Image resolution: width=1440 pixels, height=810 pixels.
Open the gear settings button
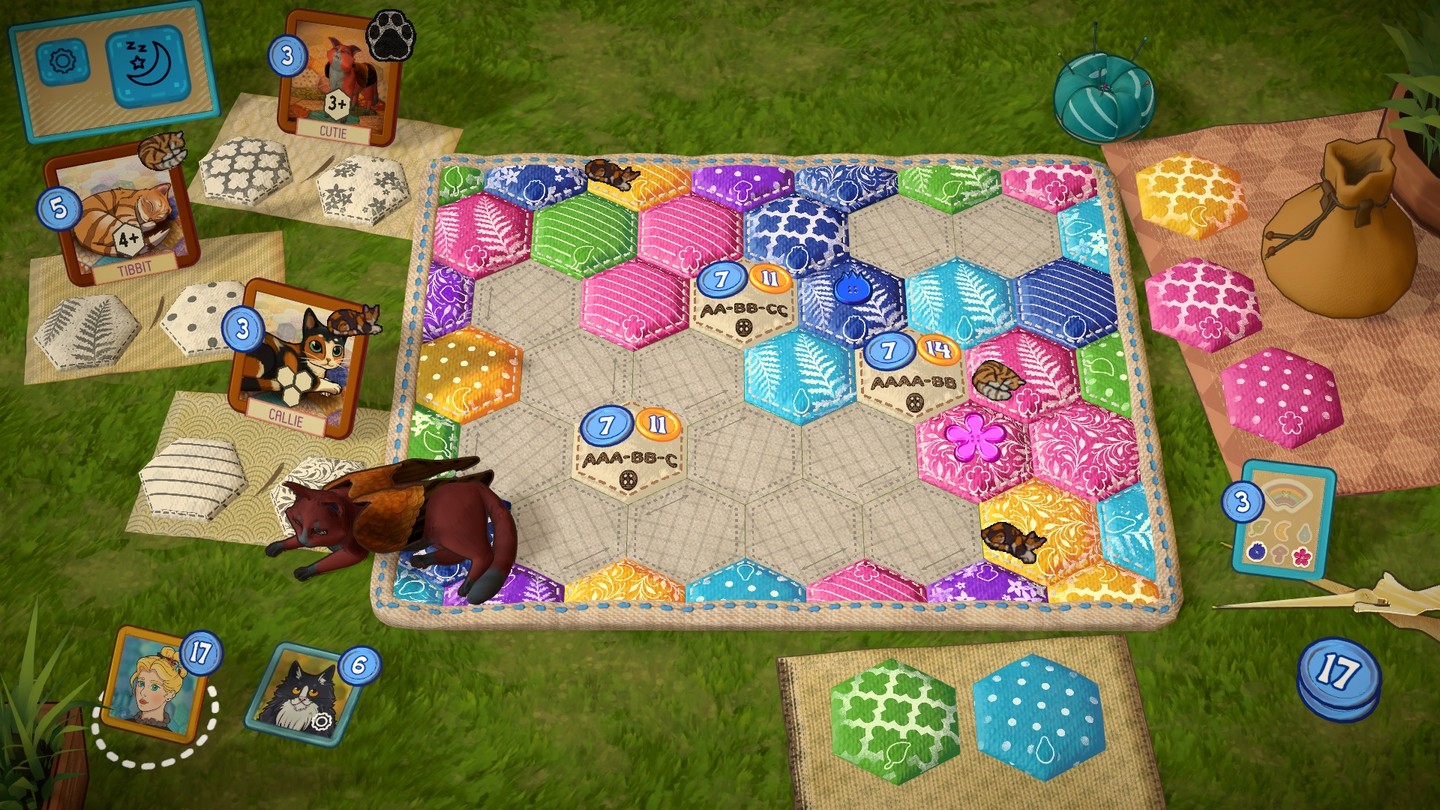(x=62, y=62)
